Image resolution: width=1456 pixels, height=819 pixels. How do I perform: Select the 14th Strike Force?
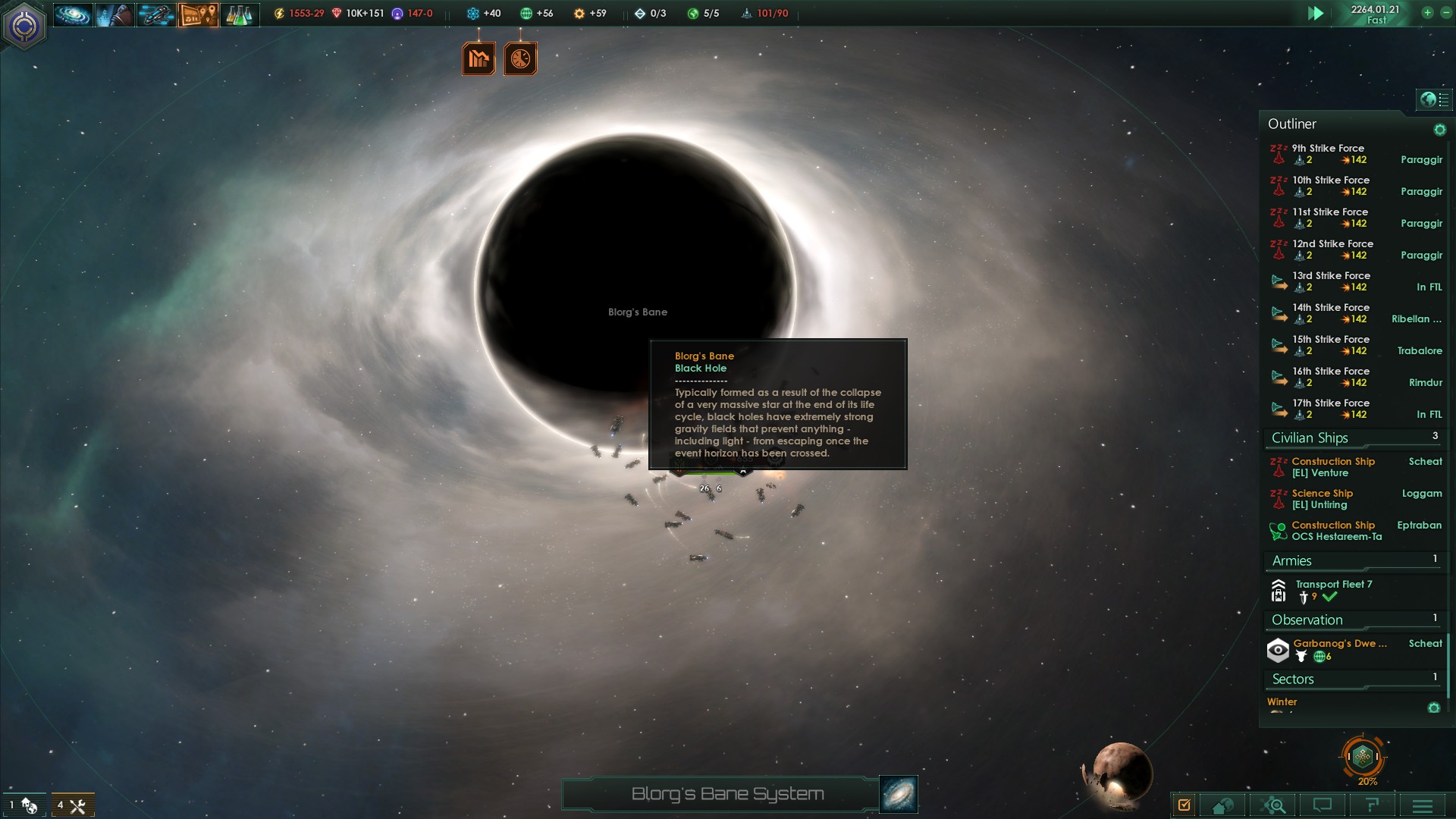point(1332,308)
